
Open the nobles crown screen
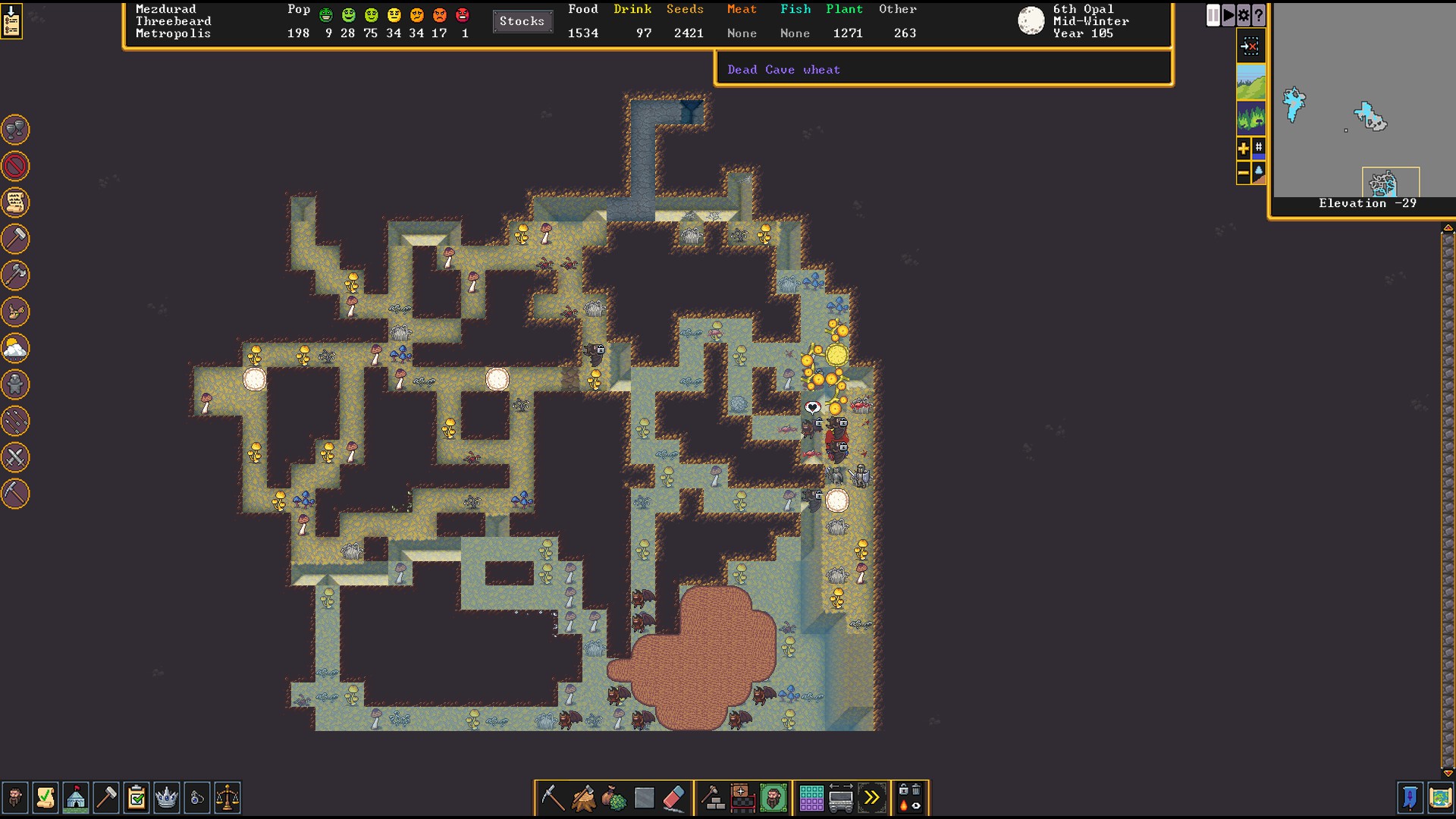tap(167, 798)
